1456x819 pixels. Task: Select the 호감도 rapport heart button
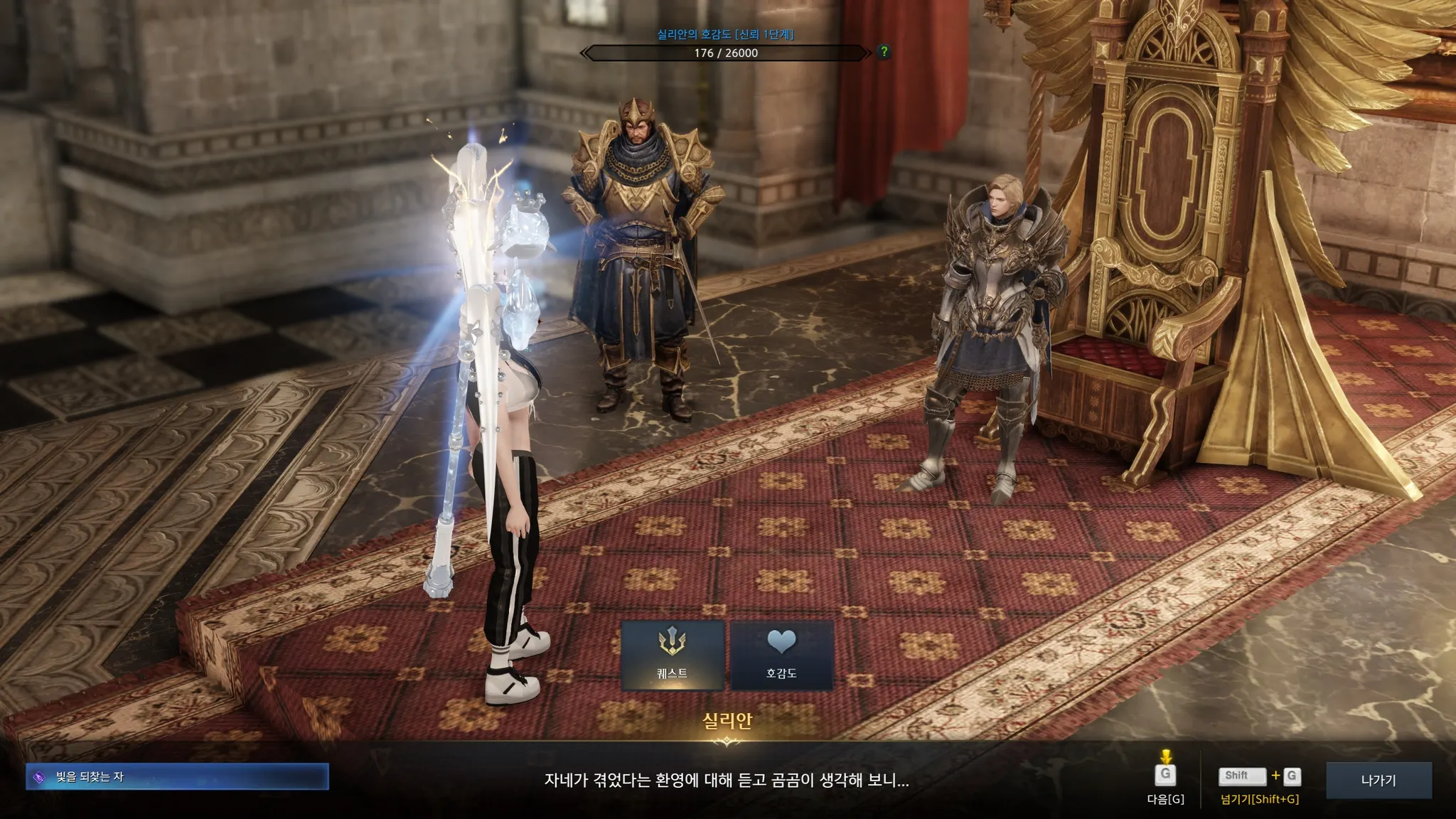click(781, 655)
